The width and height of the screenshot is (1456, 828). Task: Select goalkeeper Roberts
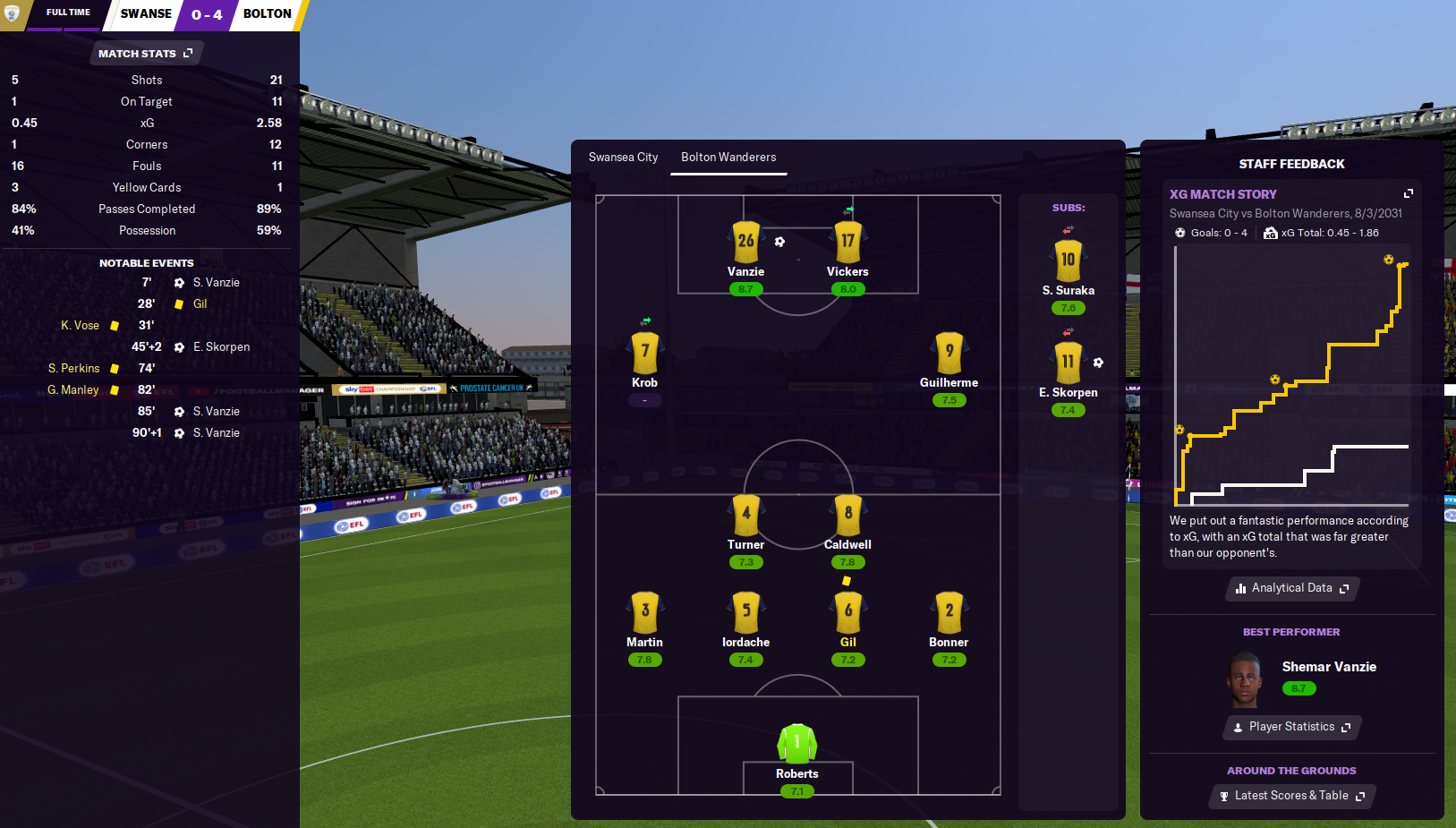[796, 745]
